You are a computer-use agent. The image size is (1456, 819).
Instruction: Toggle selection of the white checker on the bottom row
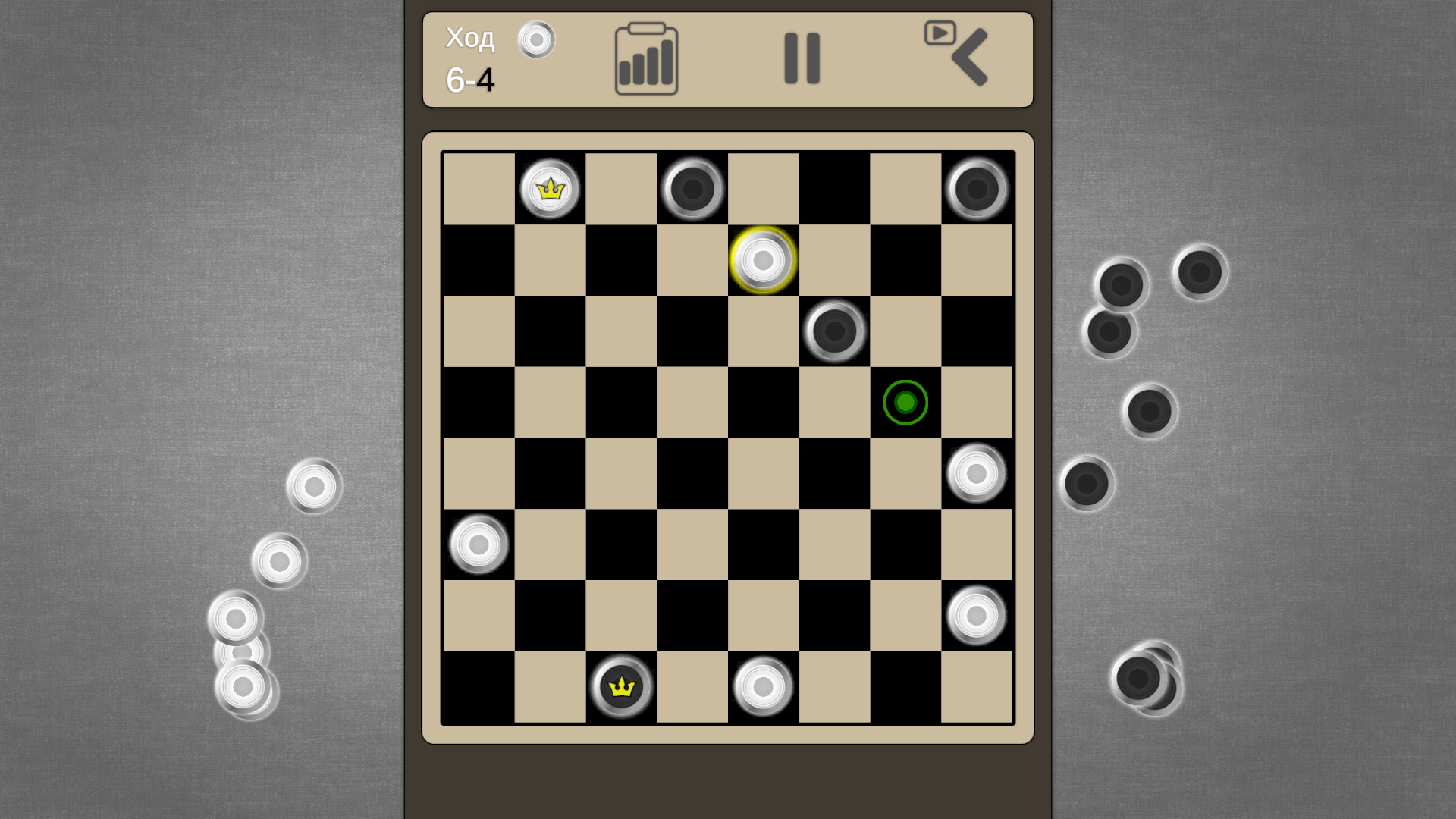coord(762,686)
